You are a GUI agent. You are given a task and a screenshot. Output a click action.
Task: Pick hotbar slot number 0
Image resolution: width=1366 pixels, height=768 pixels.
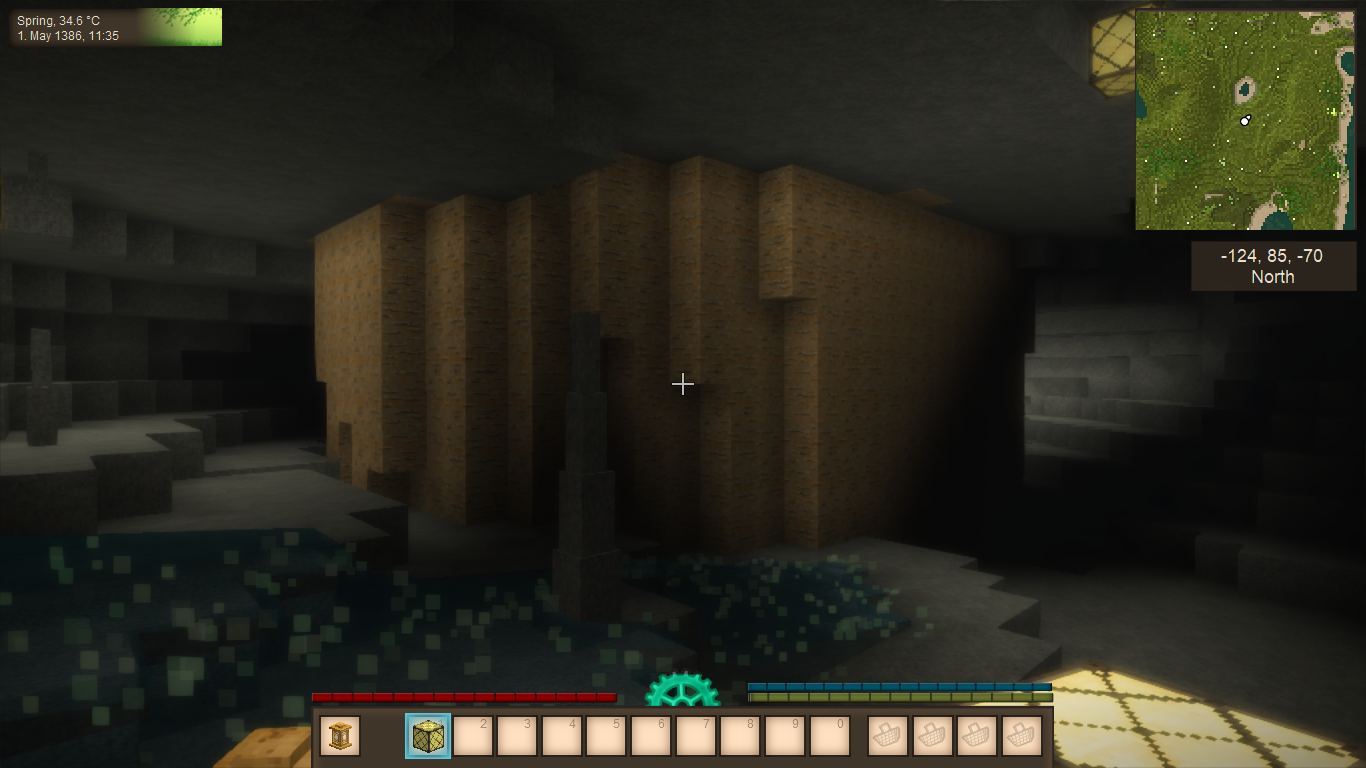[830, 736]
